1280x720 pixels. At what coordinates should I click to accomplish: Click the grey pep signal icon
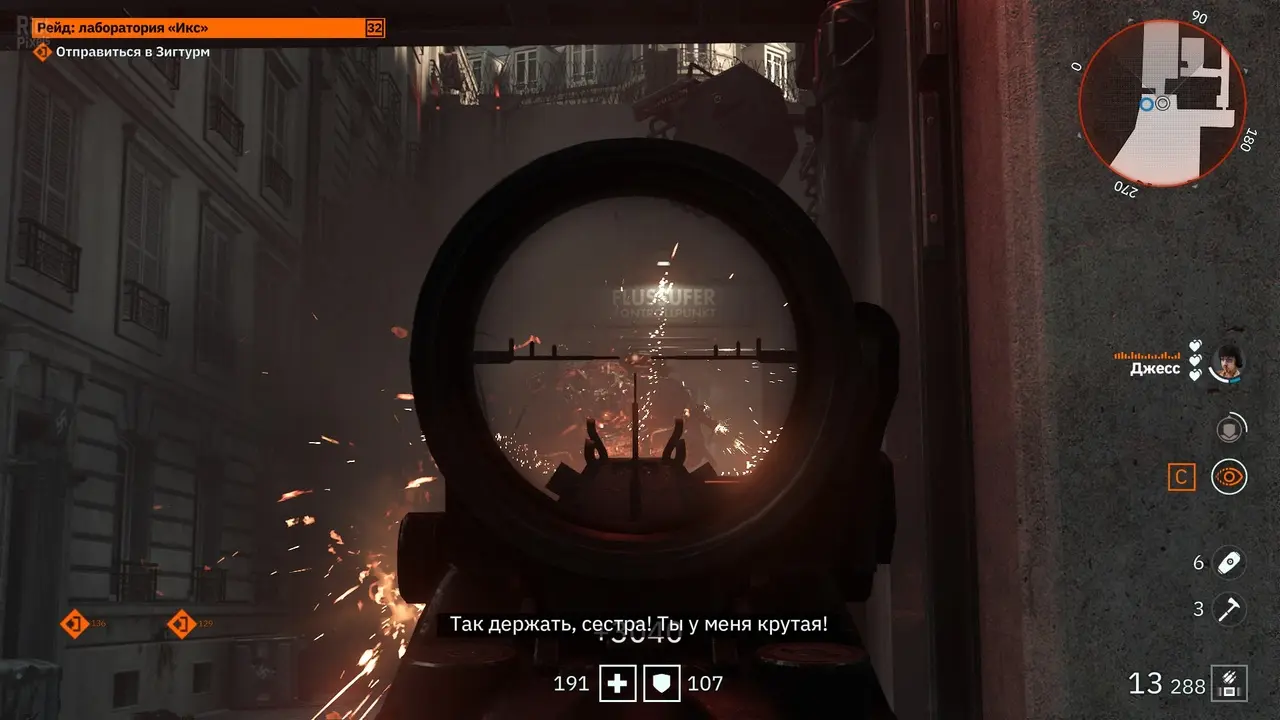coord(1228,429)
